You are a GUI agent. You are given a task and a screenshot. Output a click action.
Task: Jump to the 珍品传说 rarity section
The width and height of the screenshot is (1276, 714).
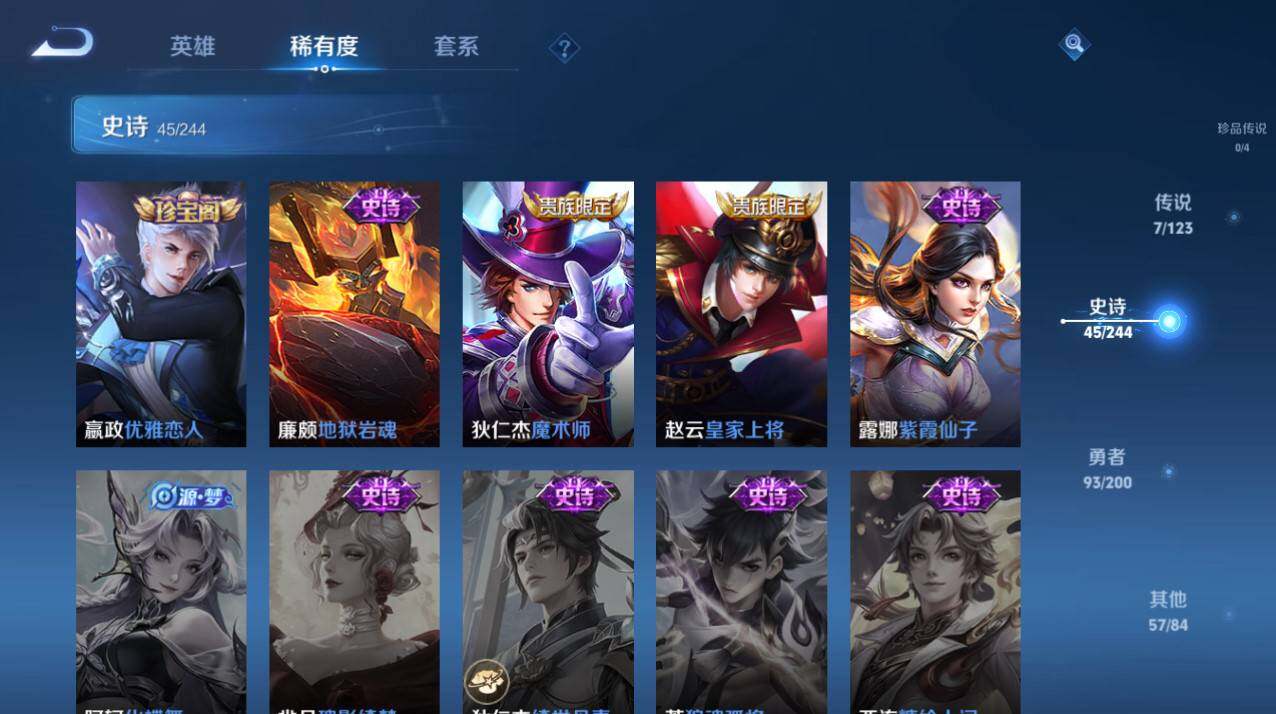(x=1241, y=136)
